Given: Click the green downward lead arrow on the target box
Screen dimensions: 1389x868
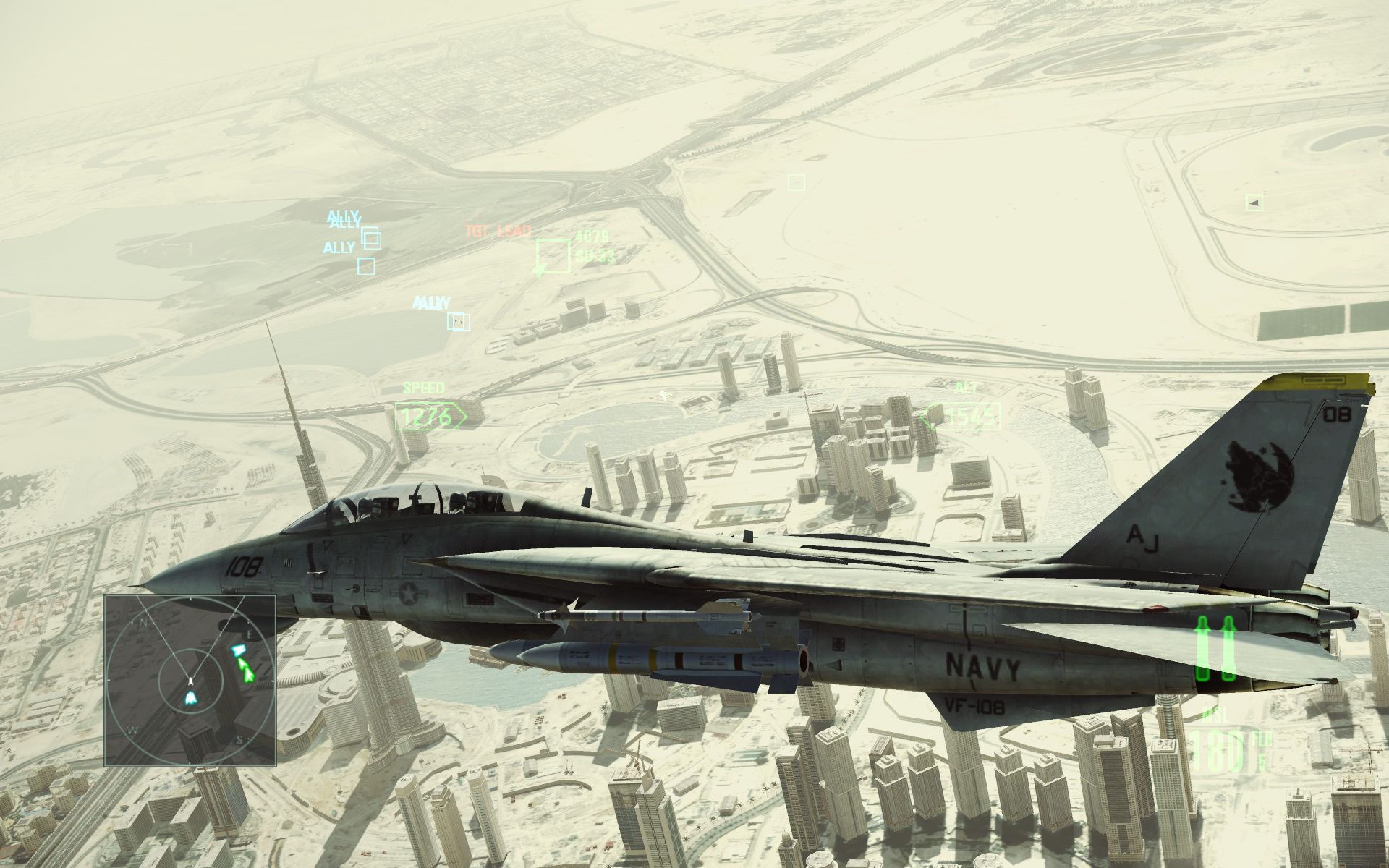Looking at the screenshot, I should [542, 271].
